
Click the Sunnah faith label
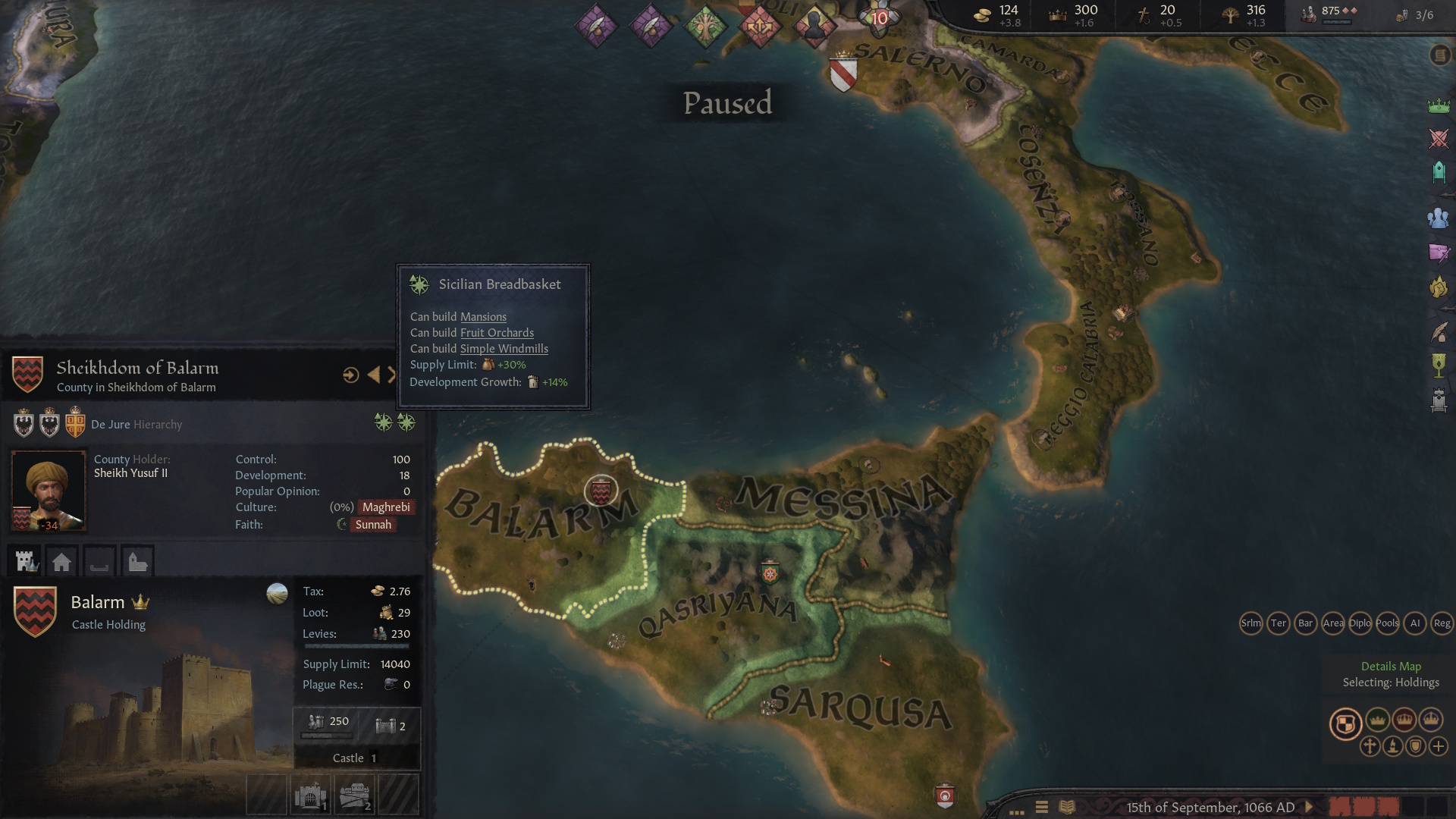[372, 525]
